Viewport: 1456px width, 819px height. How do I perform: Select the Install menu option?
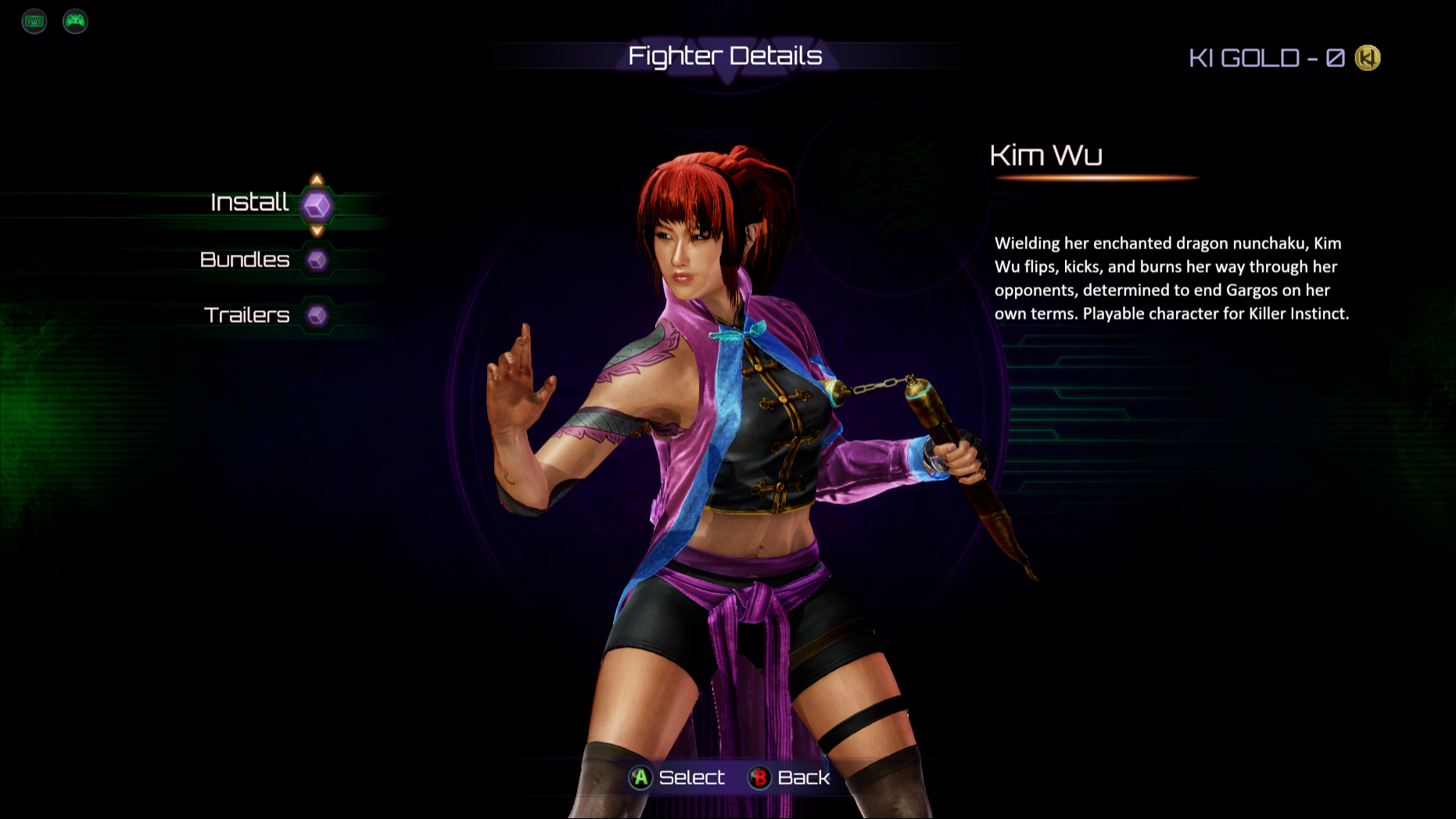(x=250, y=203)
